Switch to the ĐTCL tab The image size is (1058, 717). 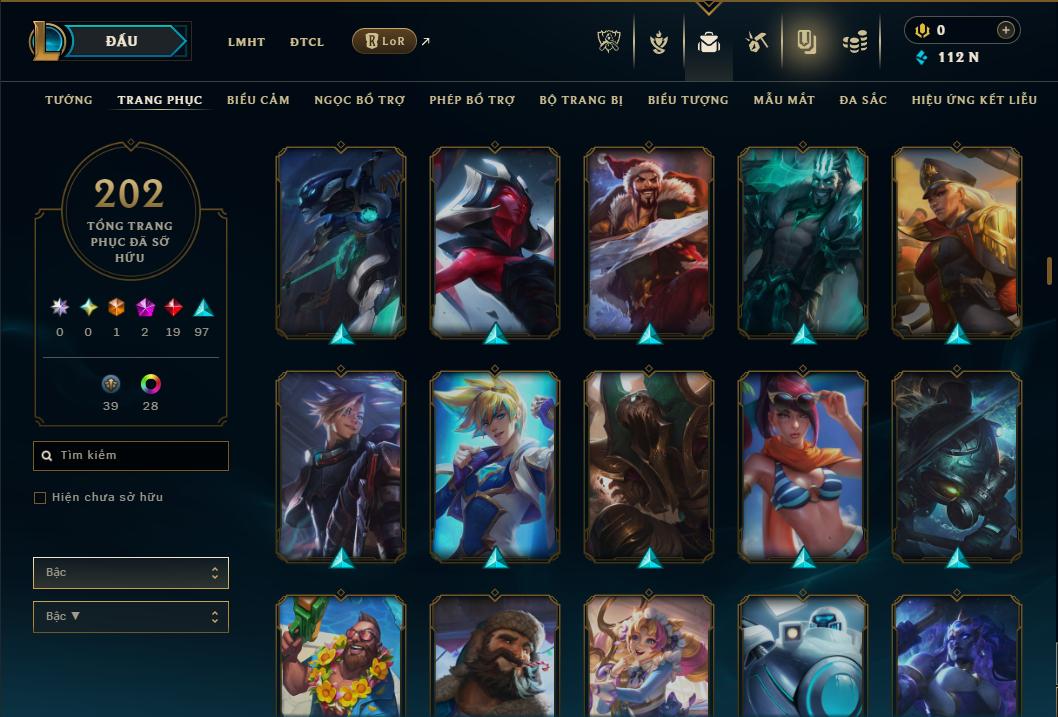pos(307,42)
